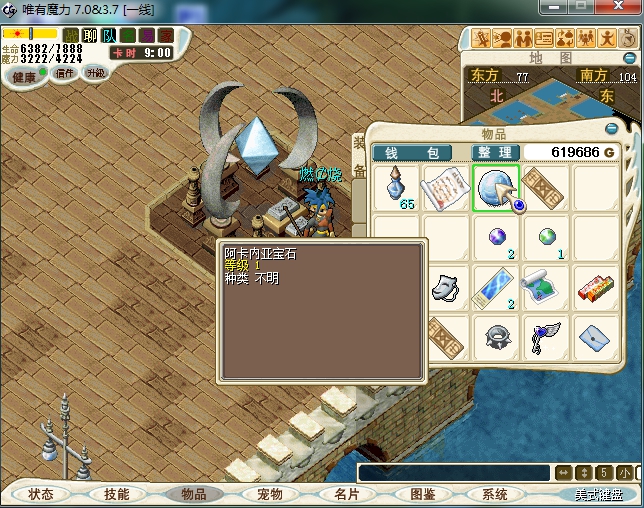
Task: Open the 图鉴 encyclopedia menu
Action: click(423, 494)
